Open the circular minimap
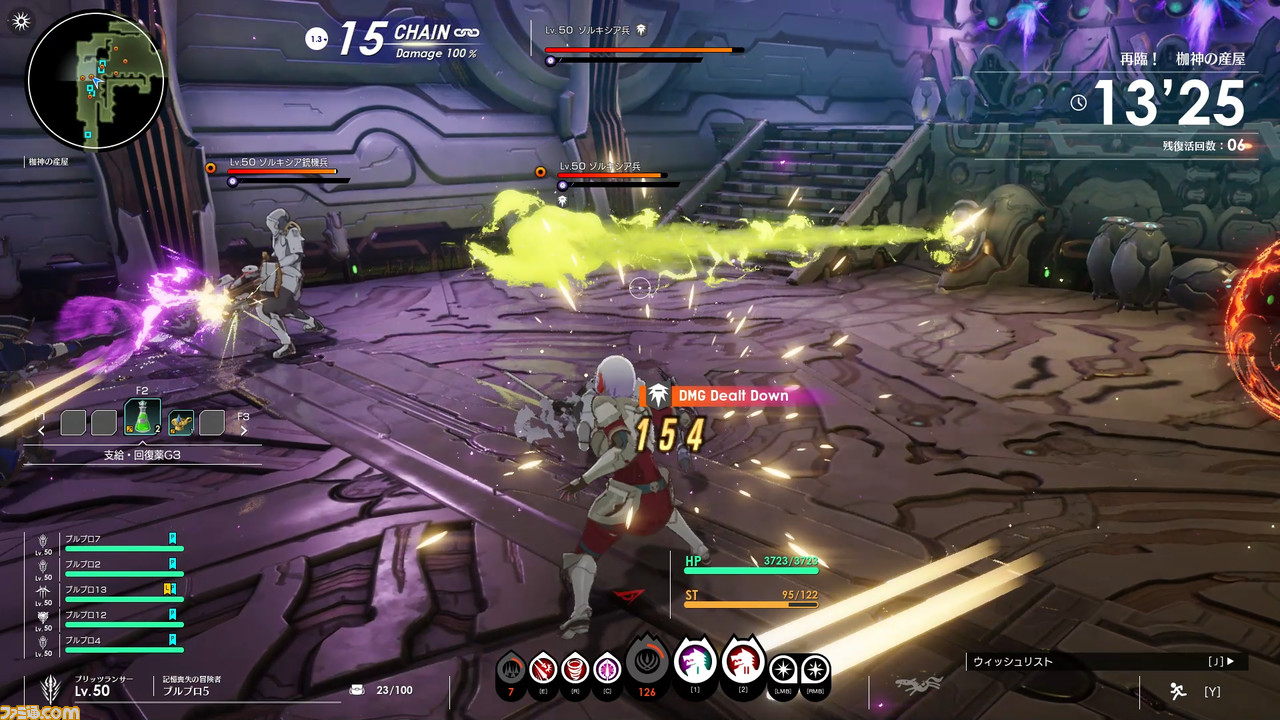Viewport: 1280px width, 720px height. tap(96, 80)
